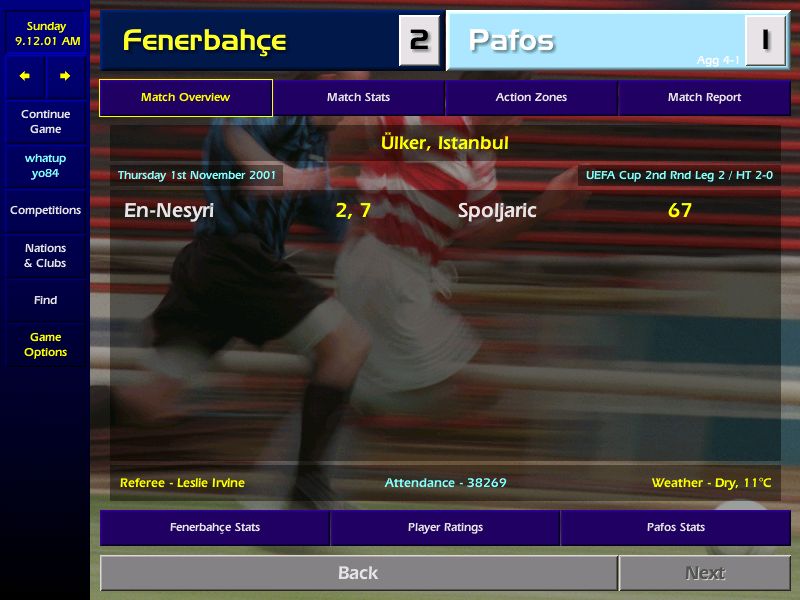800x600 pixels.
Task: Go Back to the previous screen
Action: tap(358, 573)
